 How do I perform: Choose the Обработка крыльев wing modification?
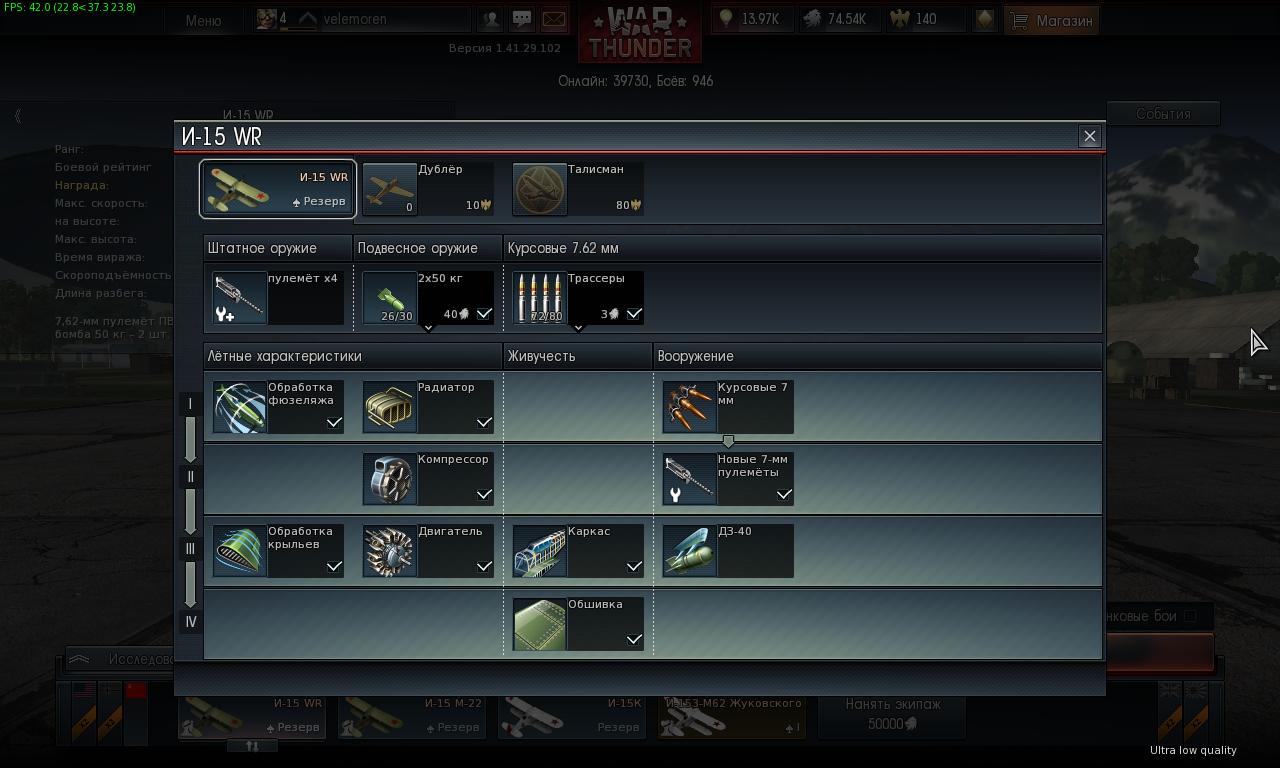tap(278, 551)
